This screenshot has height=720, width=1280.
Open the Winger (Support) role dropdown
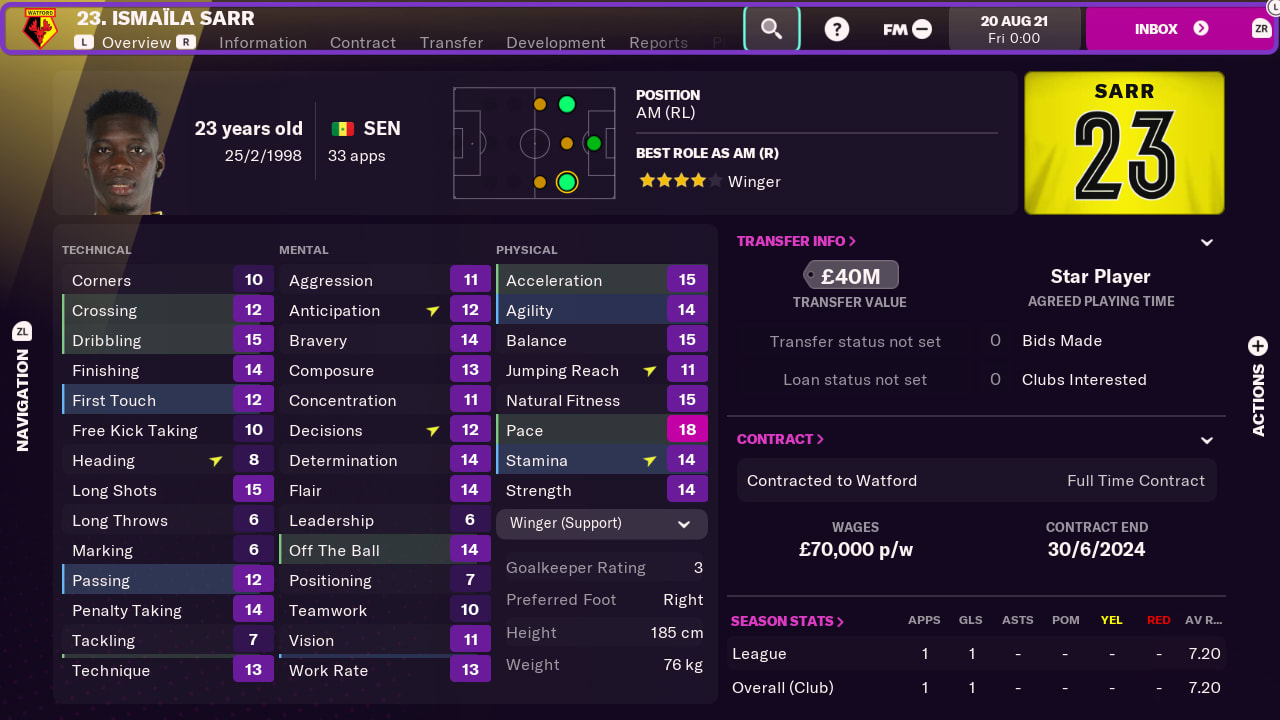pyautogui.click(x=601, y=523)
